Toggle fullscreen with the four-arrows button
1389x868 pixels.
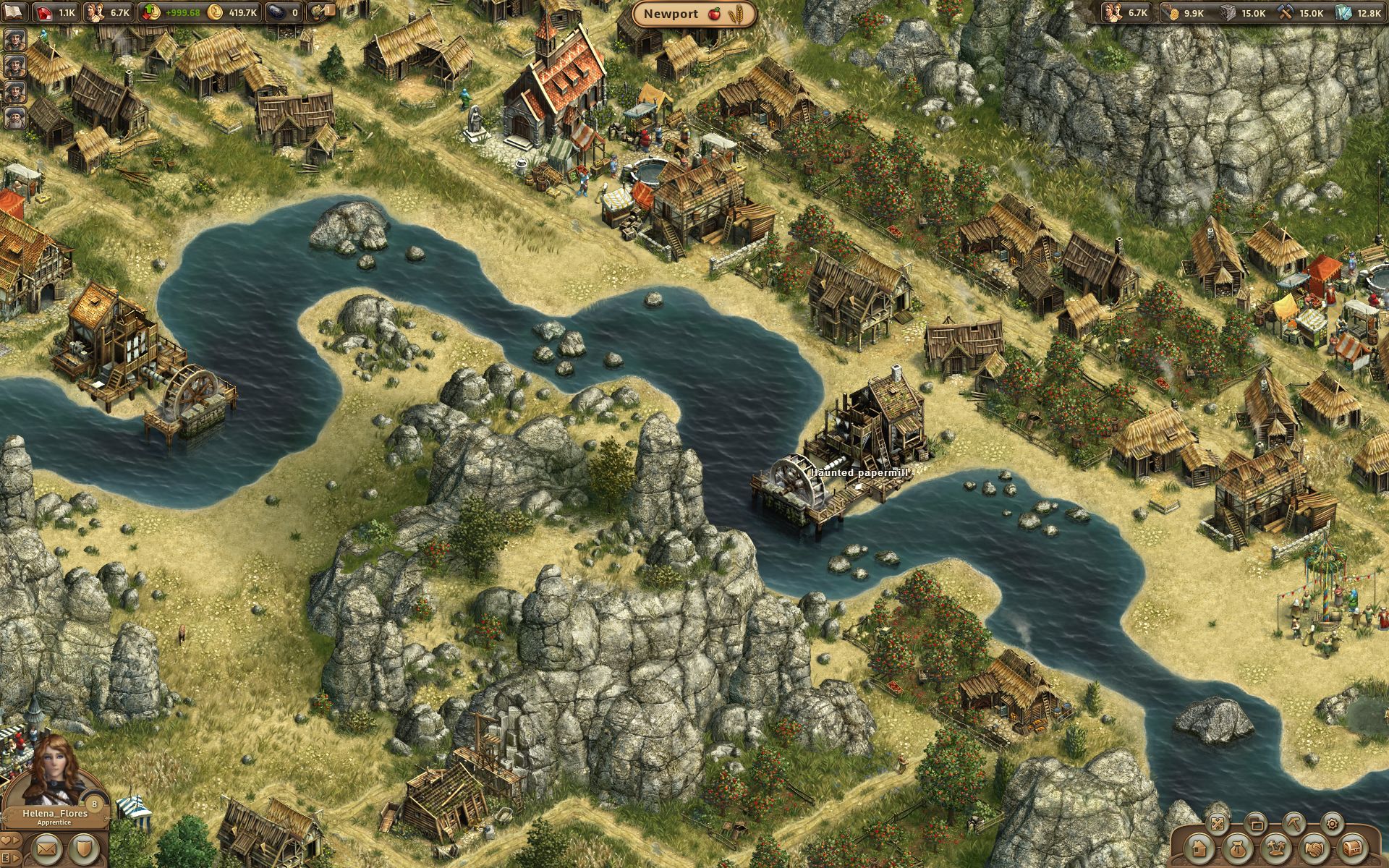1218,823
